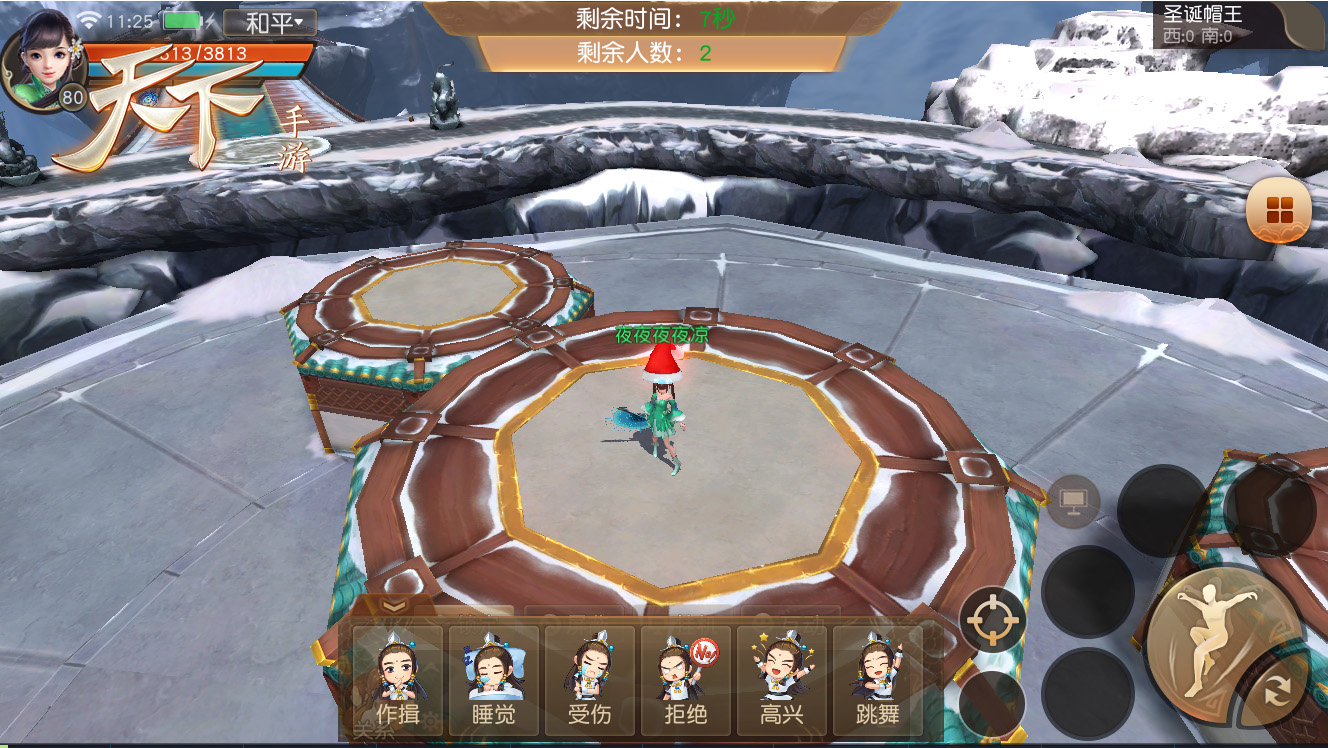The image size is (1328, 748).
Task: Open the orange grid menu button
Action: point(1279,210)
